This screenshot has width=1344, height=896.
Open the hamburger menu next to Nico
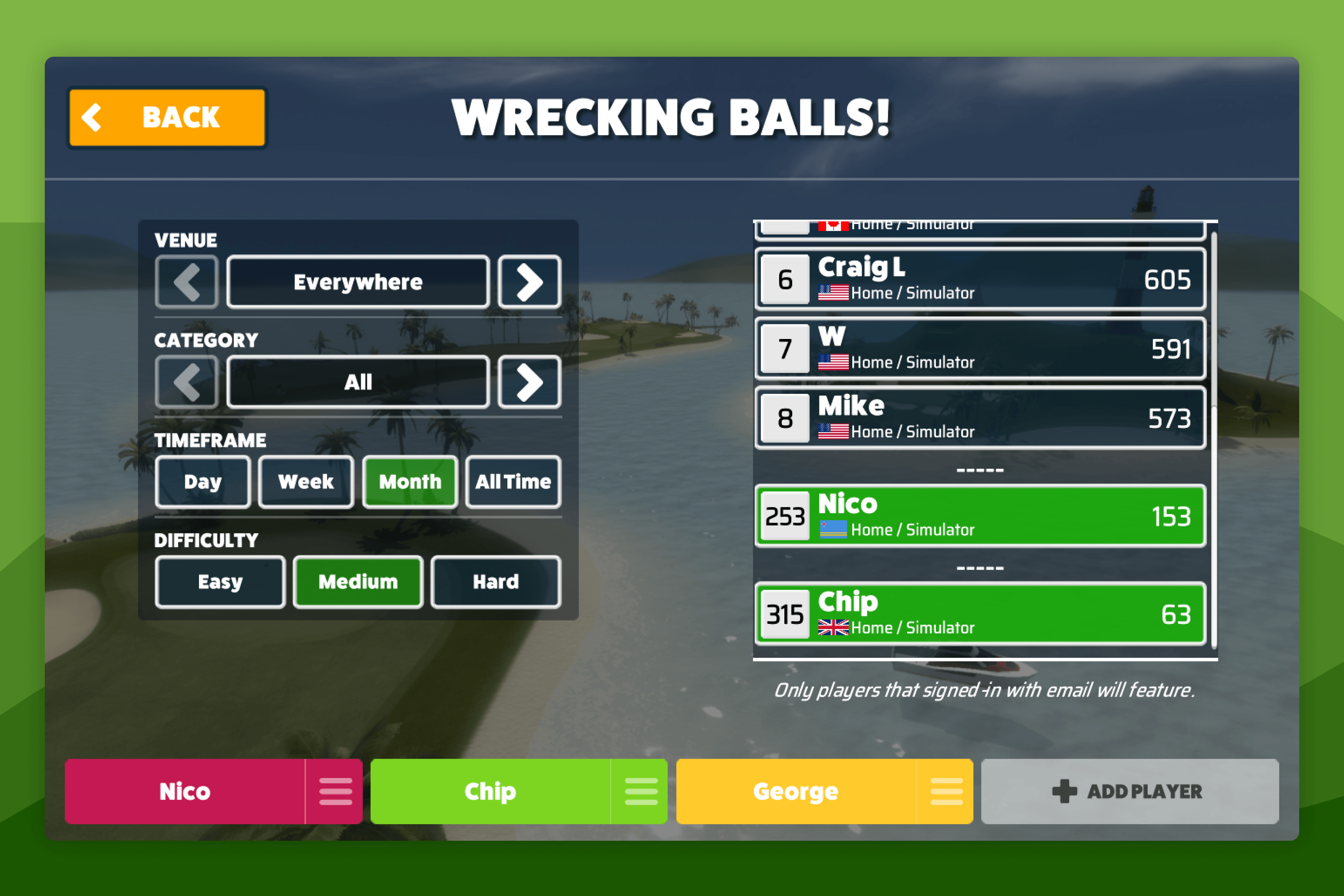336,791
